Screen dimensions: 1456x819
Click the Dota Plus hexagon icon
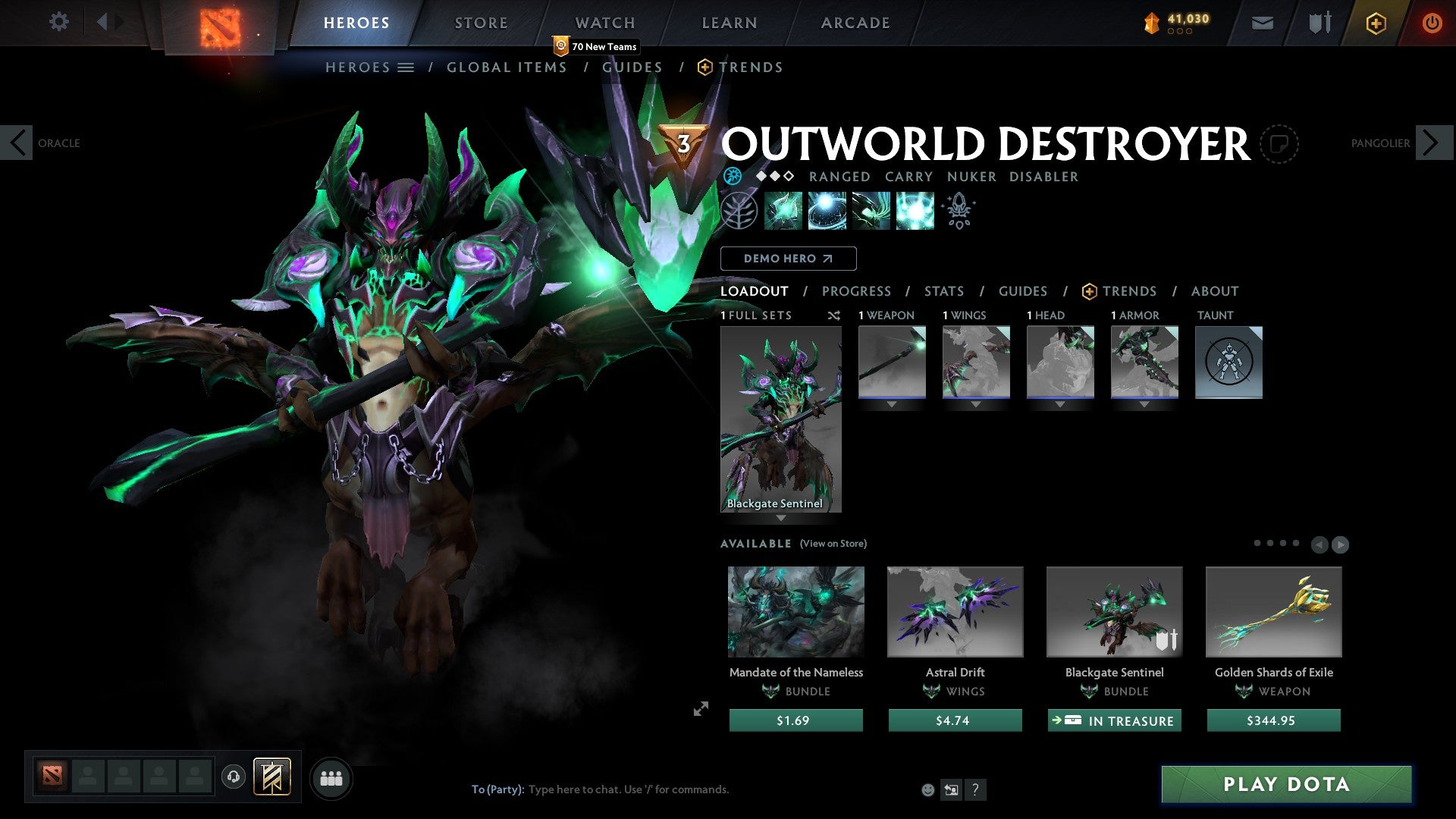(x=1377, y=23)
